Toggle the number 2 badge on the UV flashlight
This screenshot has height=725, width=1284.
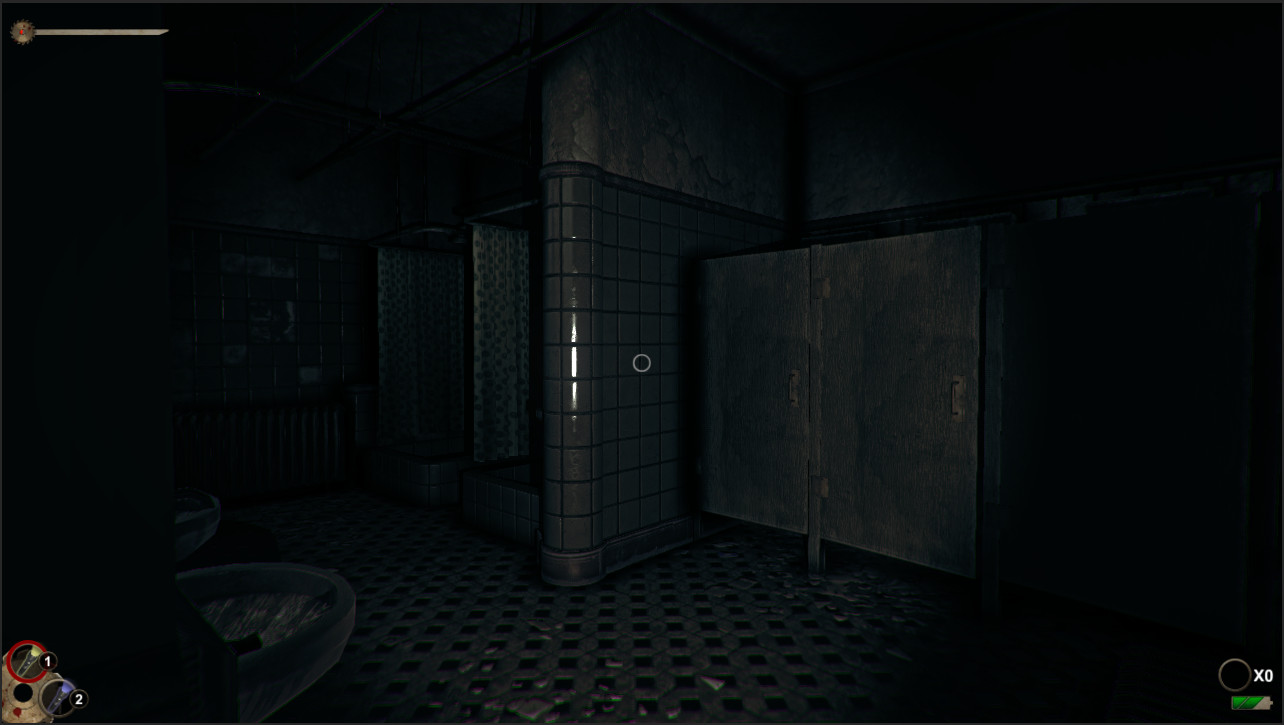click(79, 698)
